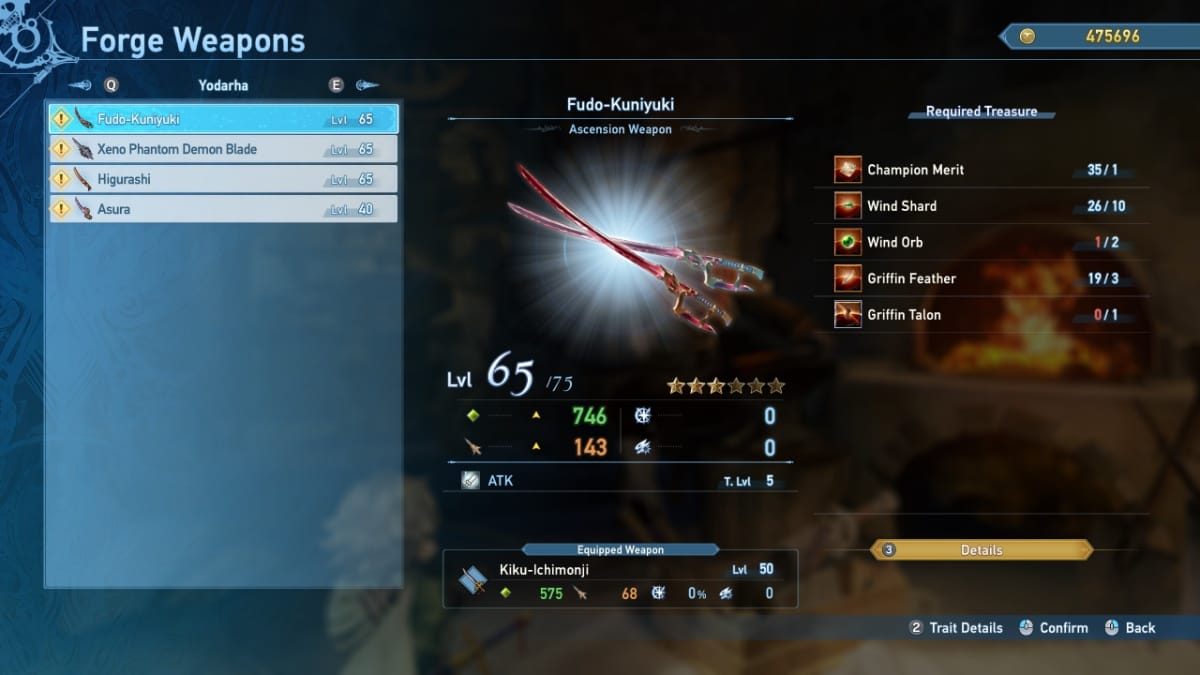
Task: Go Back from the forge menu
Action: point(1130,628)
